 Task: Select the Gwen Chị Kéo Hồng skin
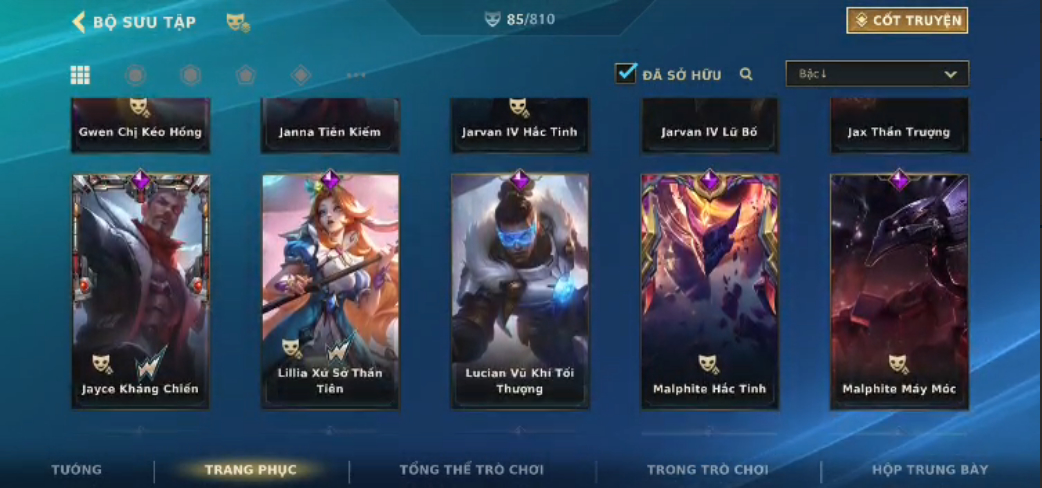(x=140, y=125)
